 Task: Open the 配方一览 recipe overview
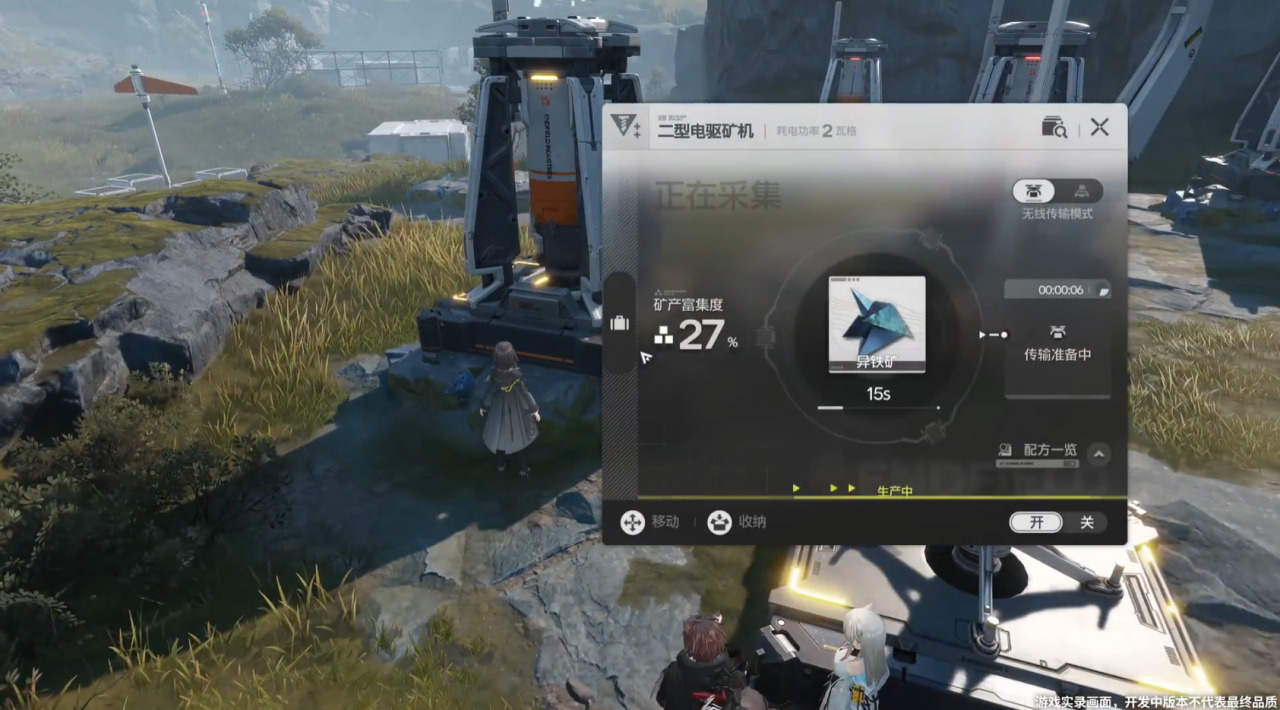point(1040,451)
